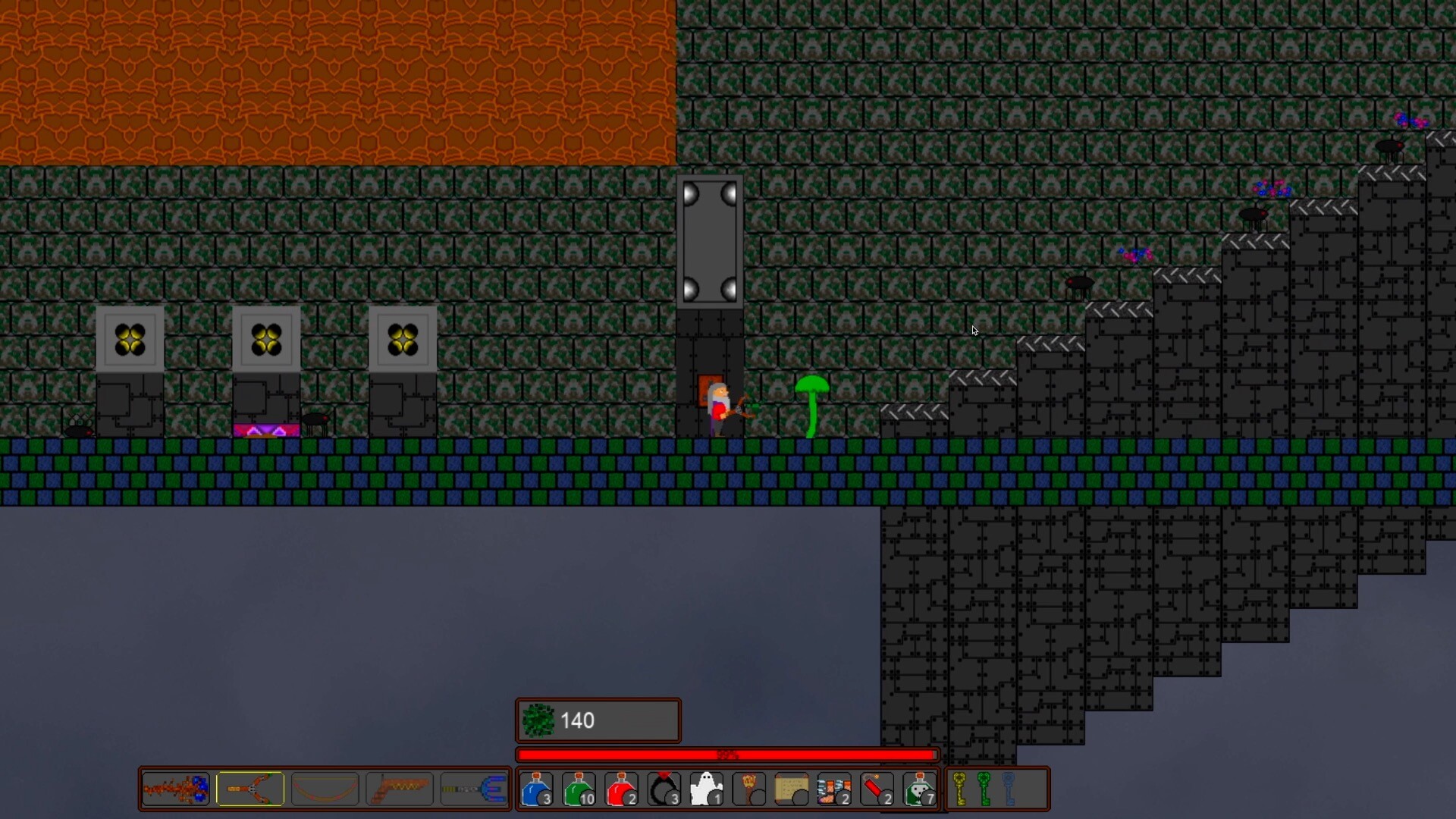Select the blue trident tool
The height and width of the screenshot is (819, 1456).
(474, 789)
